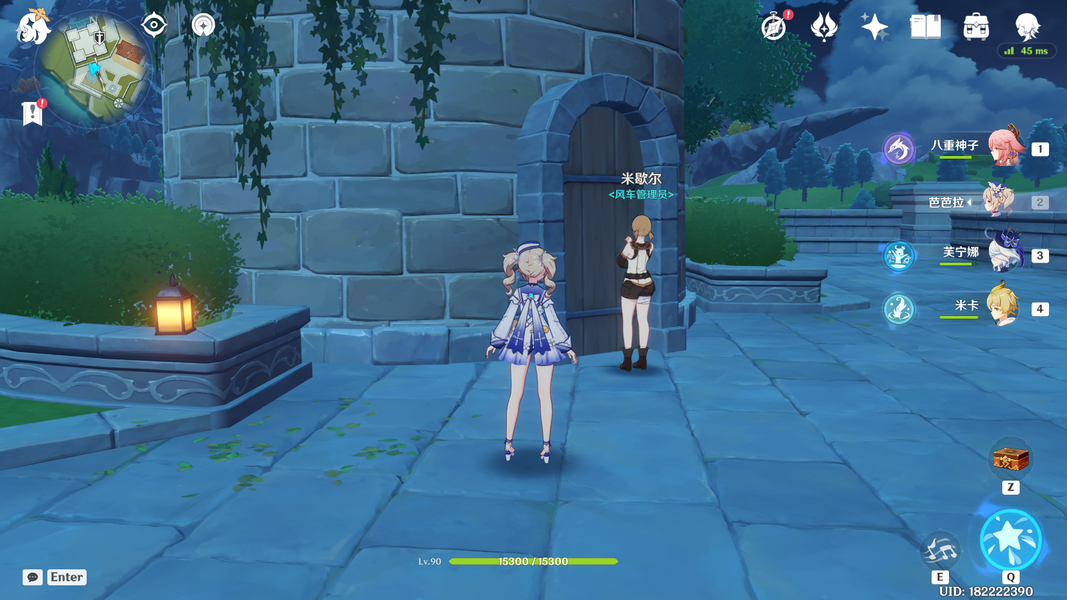Open the compass events icon

773,28
